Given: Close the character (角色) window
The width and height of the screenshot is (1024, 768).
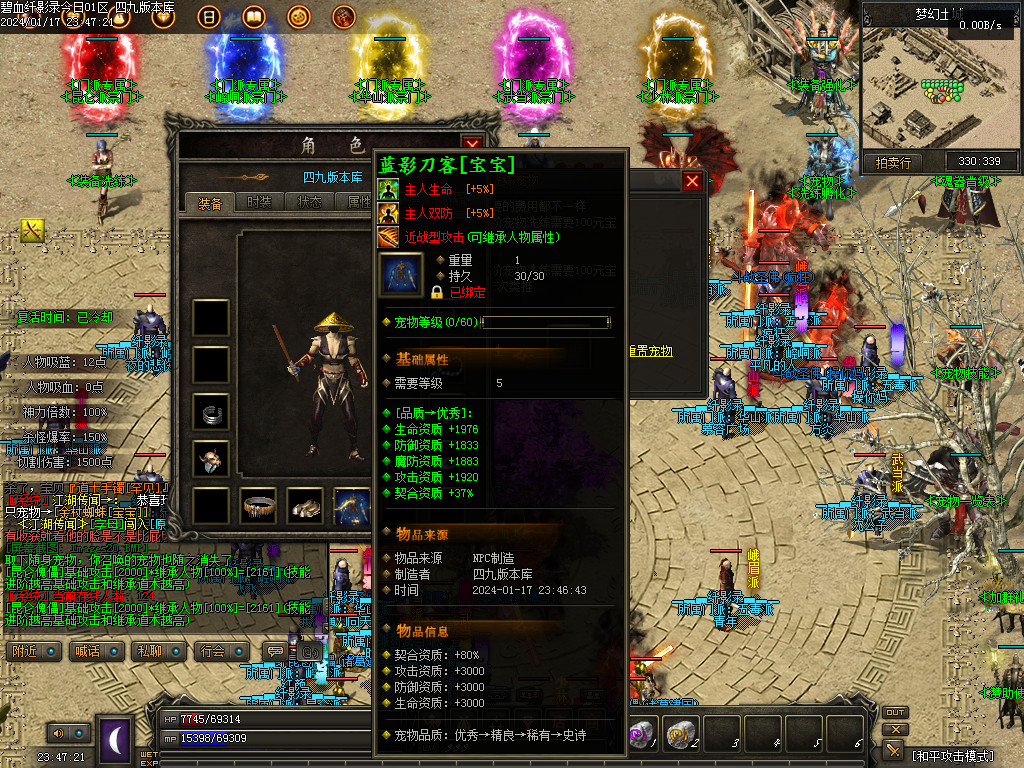Looking at the screenshot, I should pyautogui.click(x=472, y=145).
